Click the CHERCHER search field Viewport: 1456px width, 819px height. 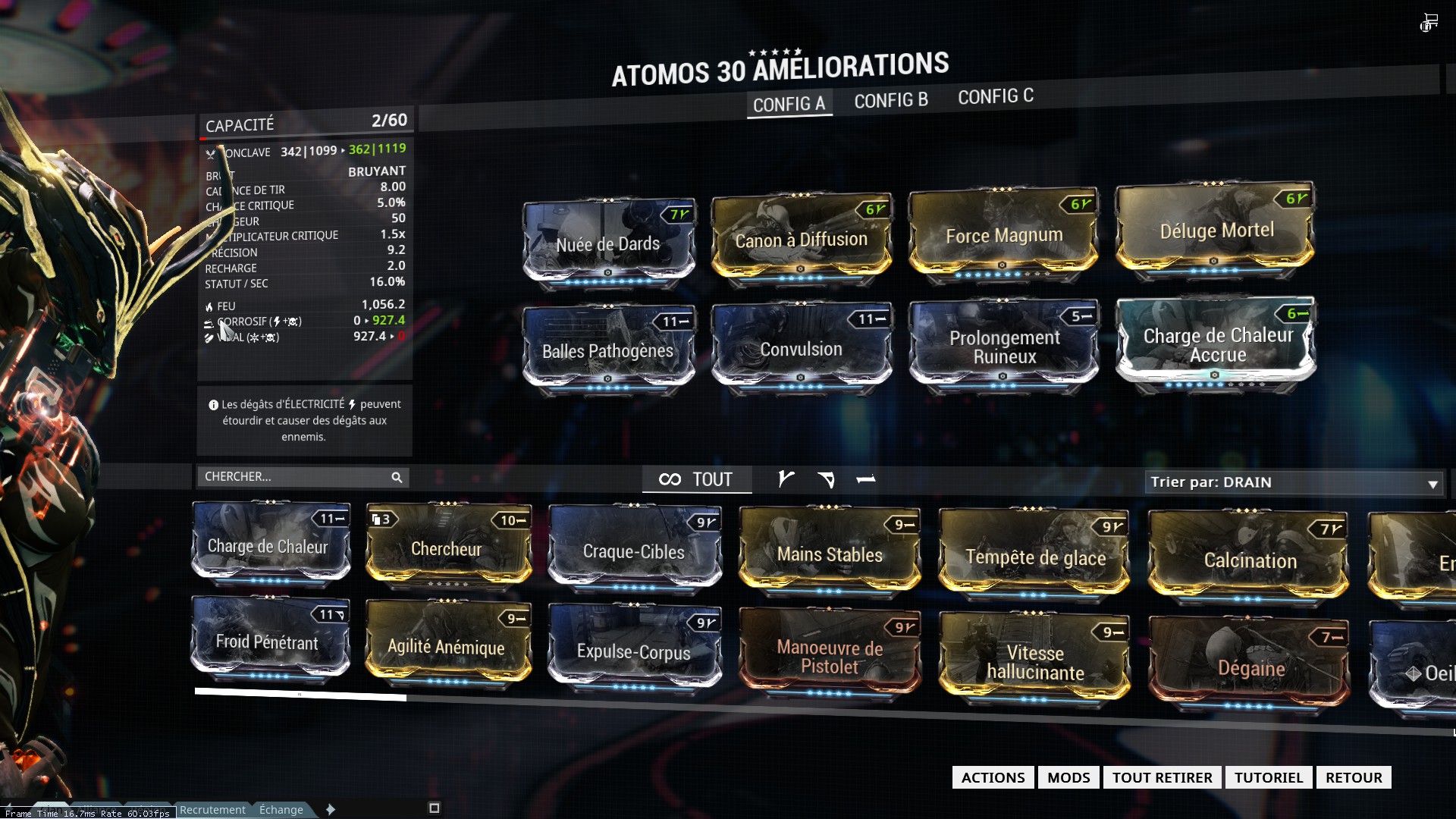click(x=296, y=476)
